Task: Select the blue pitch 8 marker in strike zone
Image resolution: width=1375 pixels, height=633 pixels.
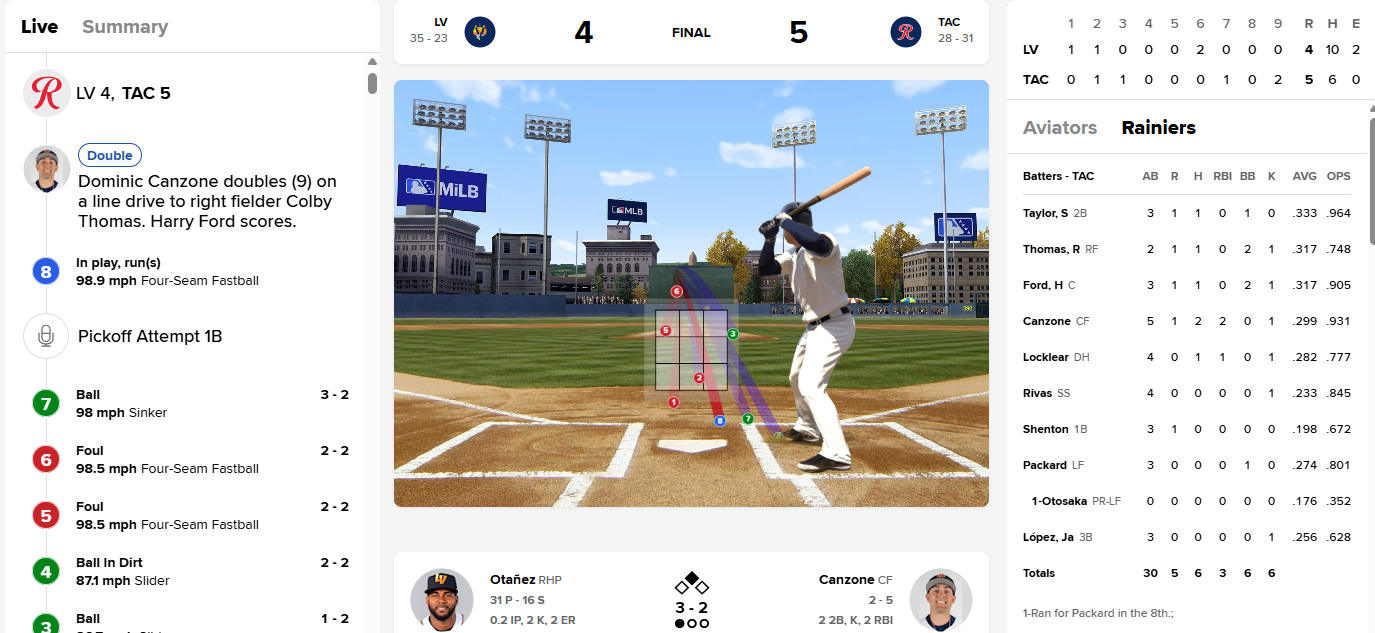Action: tap(719, 421)
